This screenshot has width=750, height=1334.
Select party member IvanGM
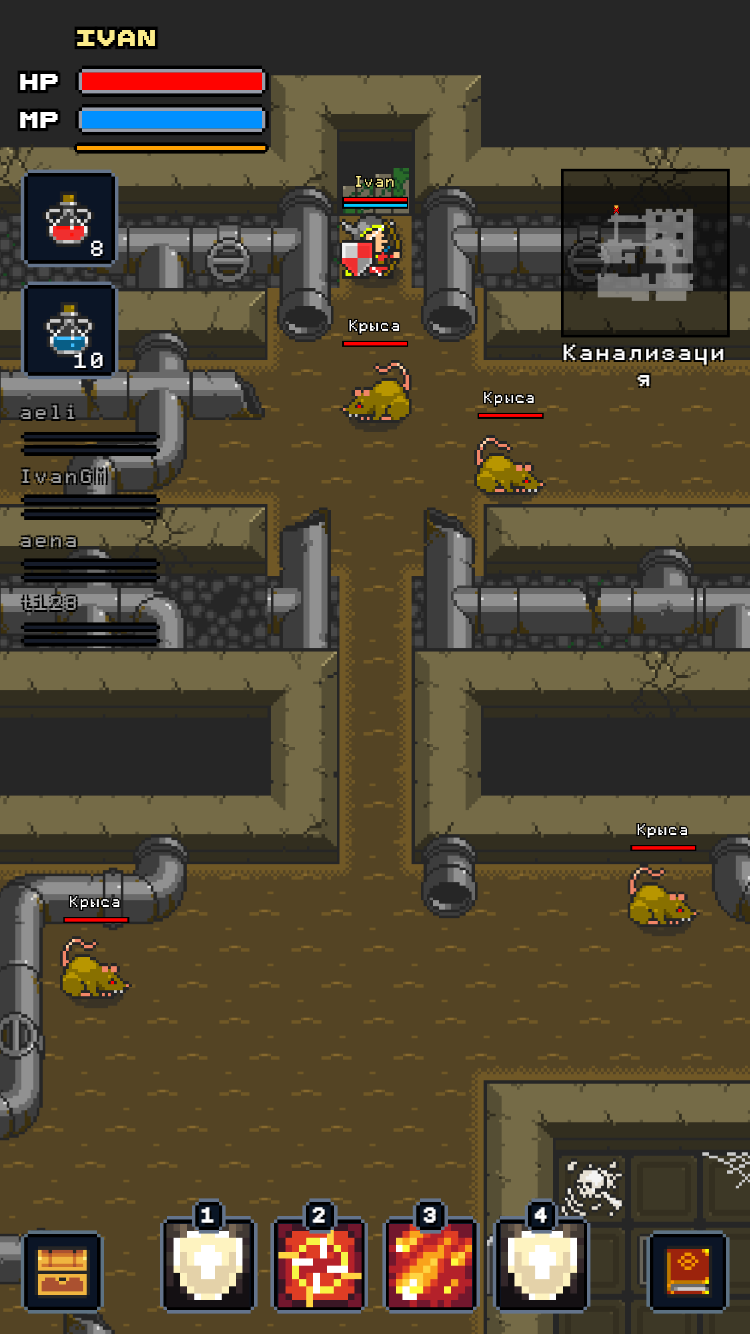[89, 493]
